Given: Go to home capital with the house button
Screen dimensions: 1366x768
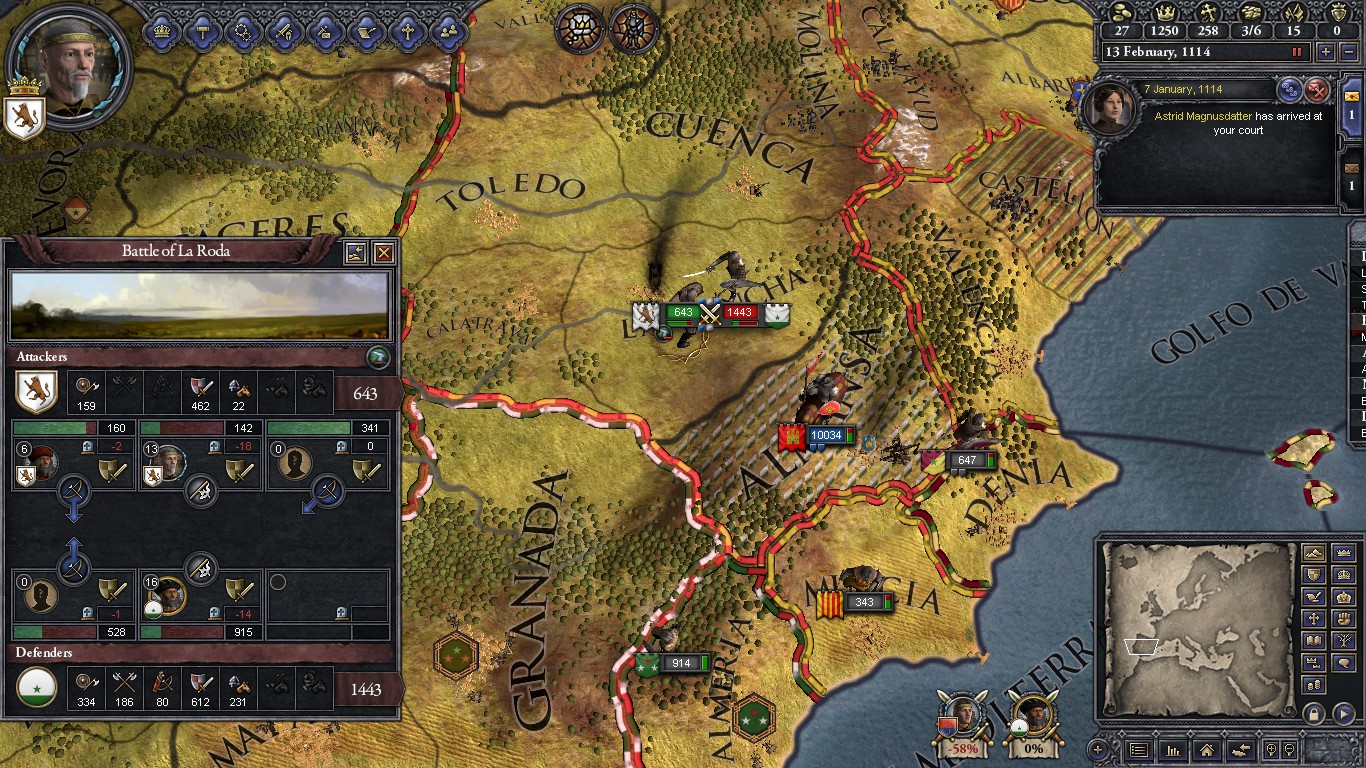Looking at the screenshot, I should click(x=1207, y=749).
